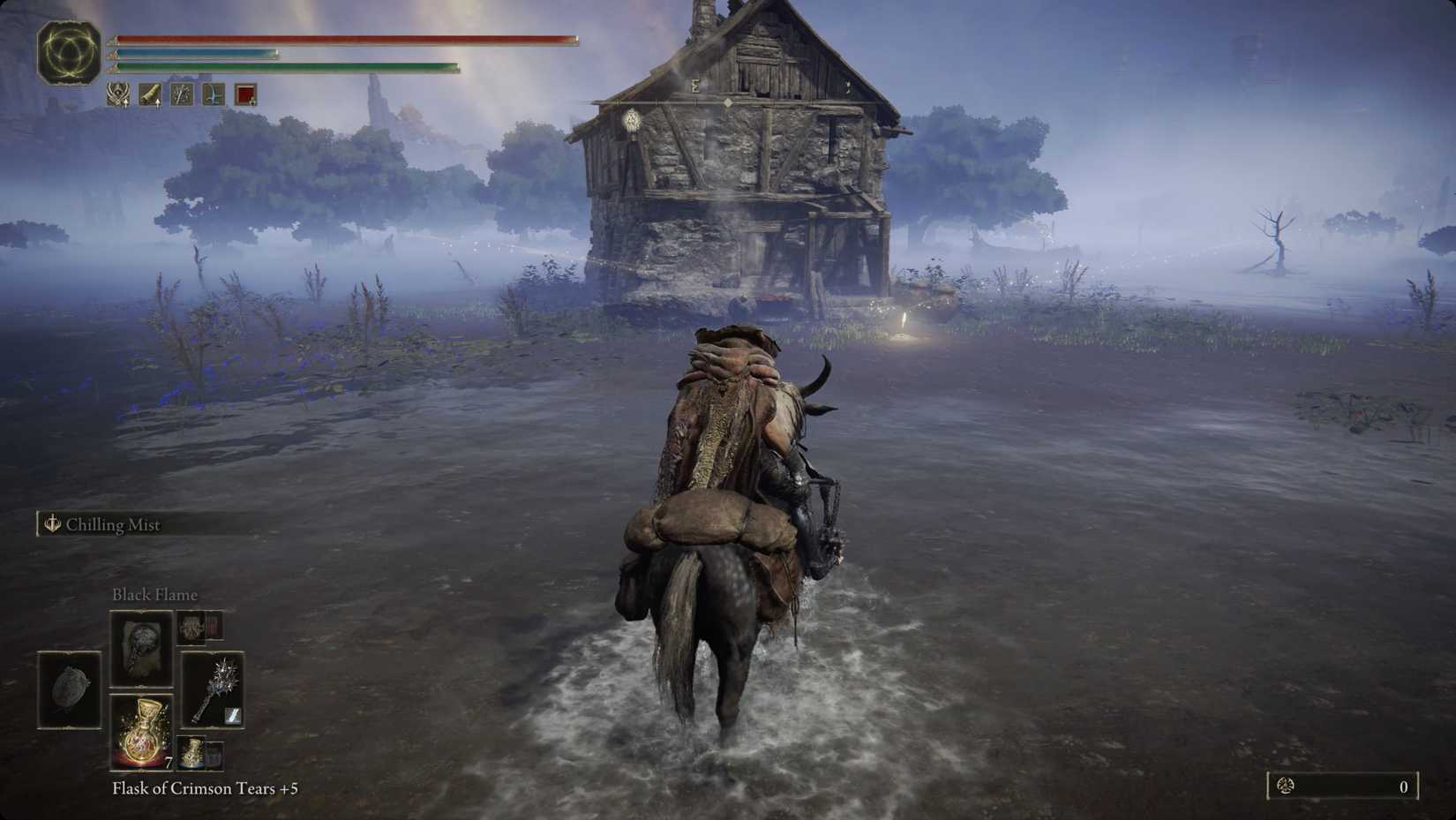Click the rune count display showing 0

click(x=1400, y=785)
